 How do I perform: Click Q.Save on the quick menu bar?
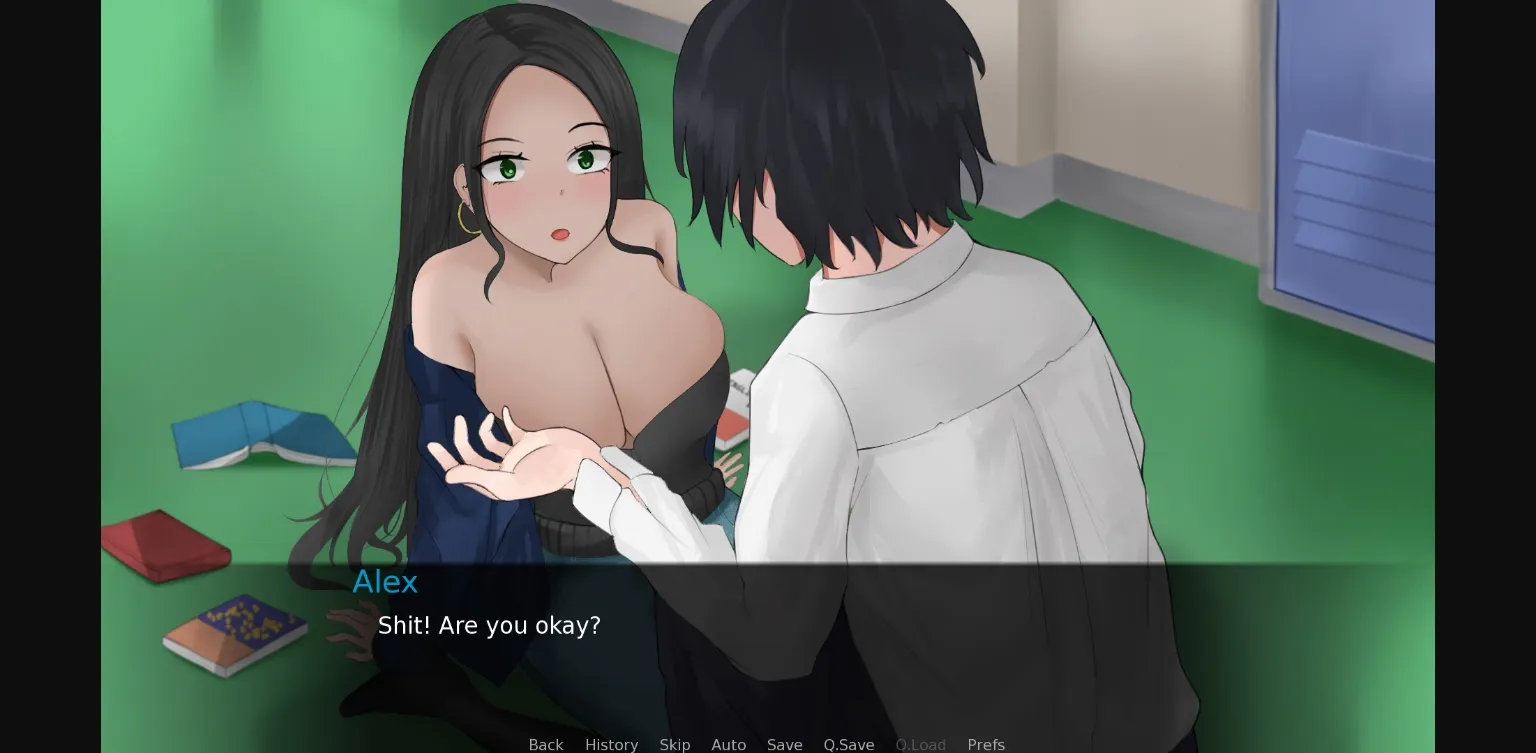tap(849, 744)
